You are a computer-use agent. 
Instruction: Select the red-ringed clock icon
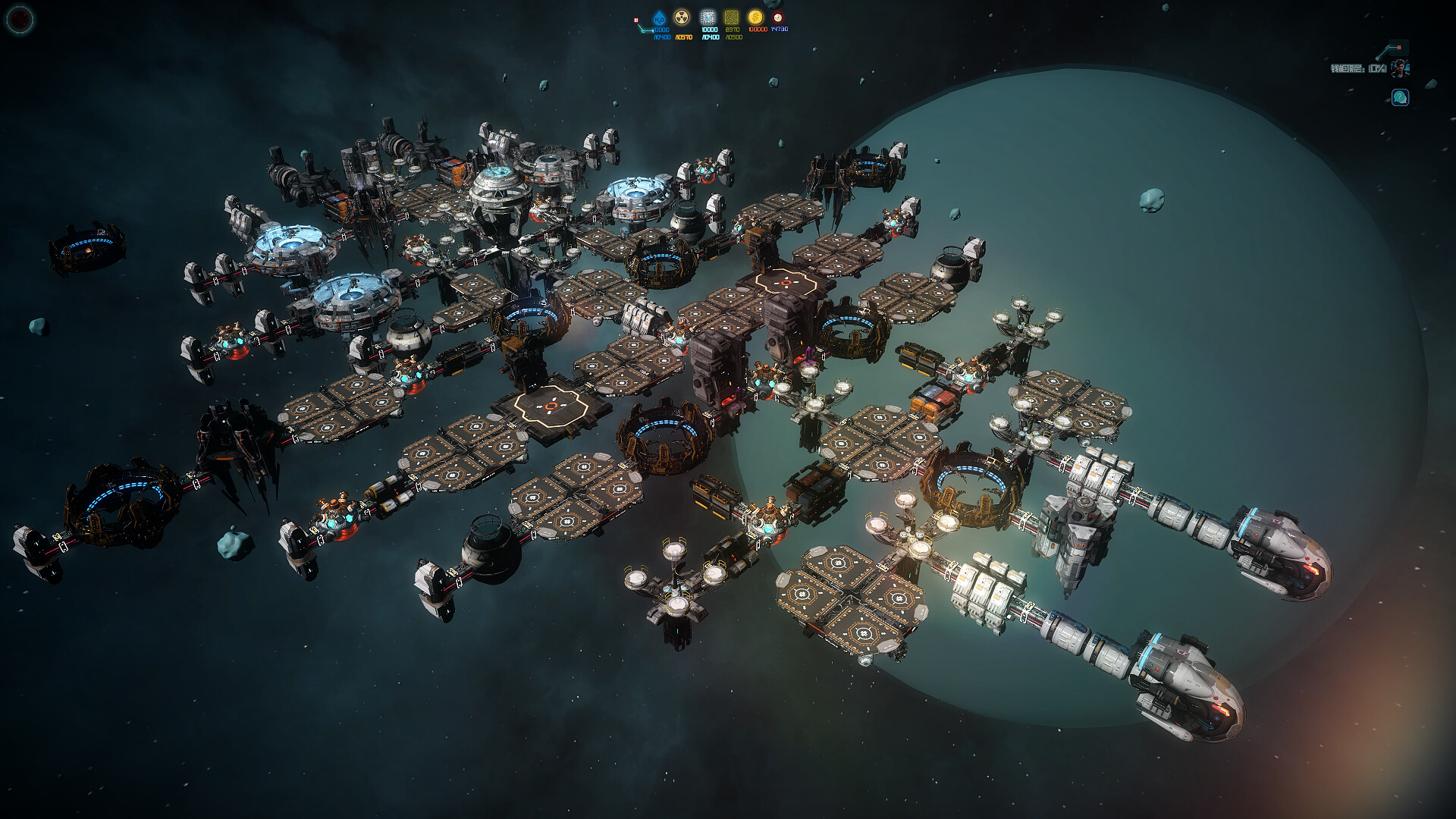[777, 17]
